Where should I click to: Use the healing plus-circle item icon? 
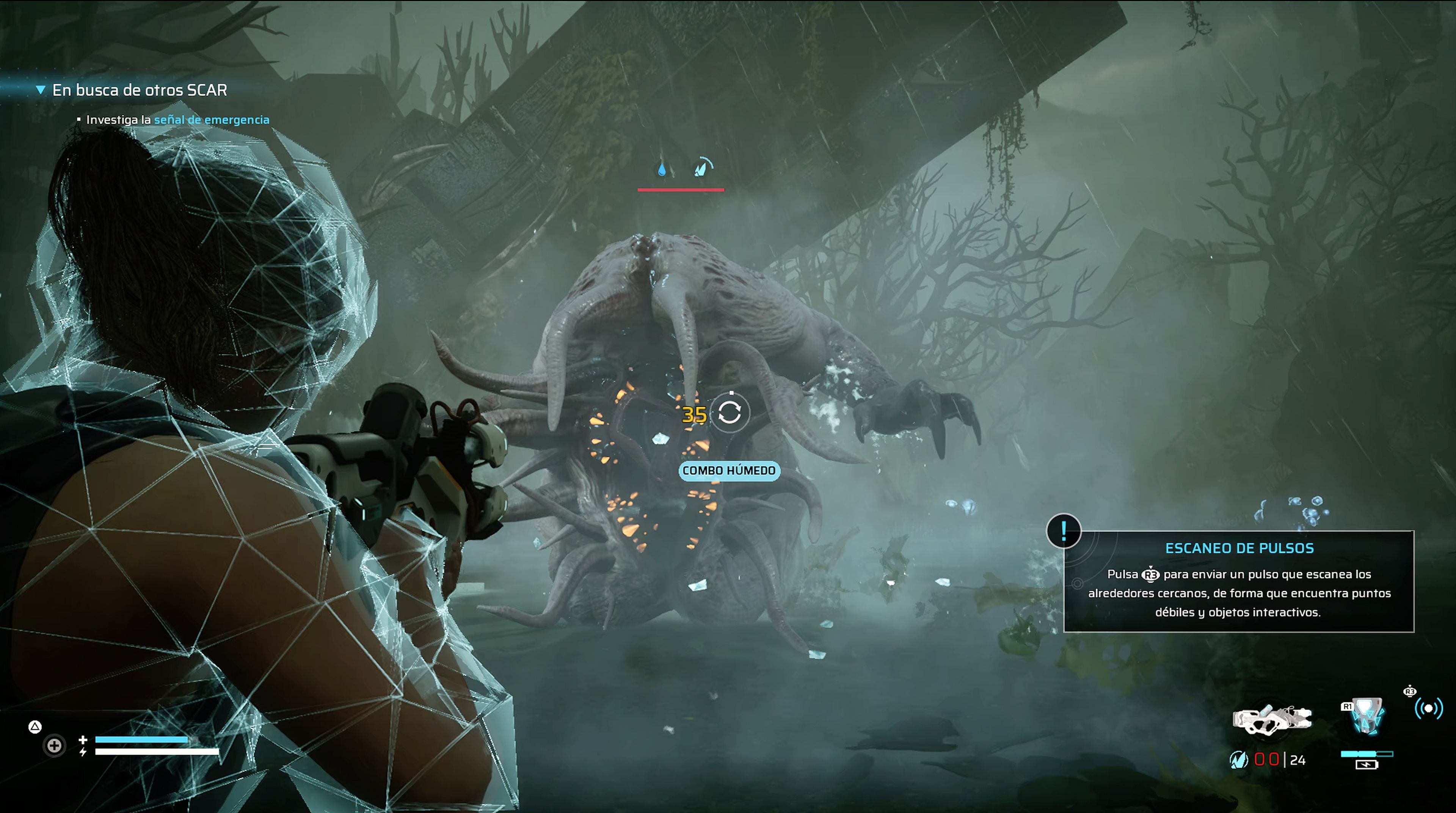click(55, 746)
